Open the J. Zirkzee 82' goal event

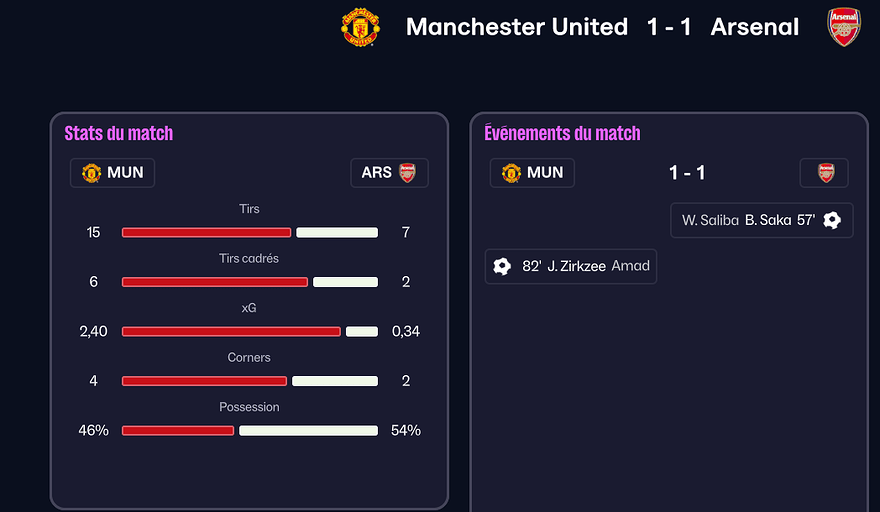[x=571, y=266]
